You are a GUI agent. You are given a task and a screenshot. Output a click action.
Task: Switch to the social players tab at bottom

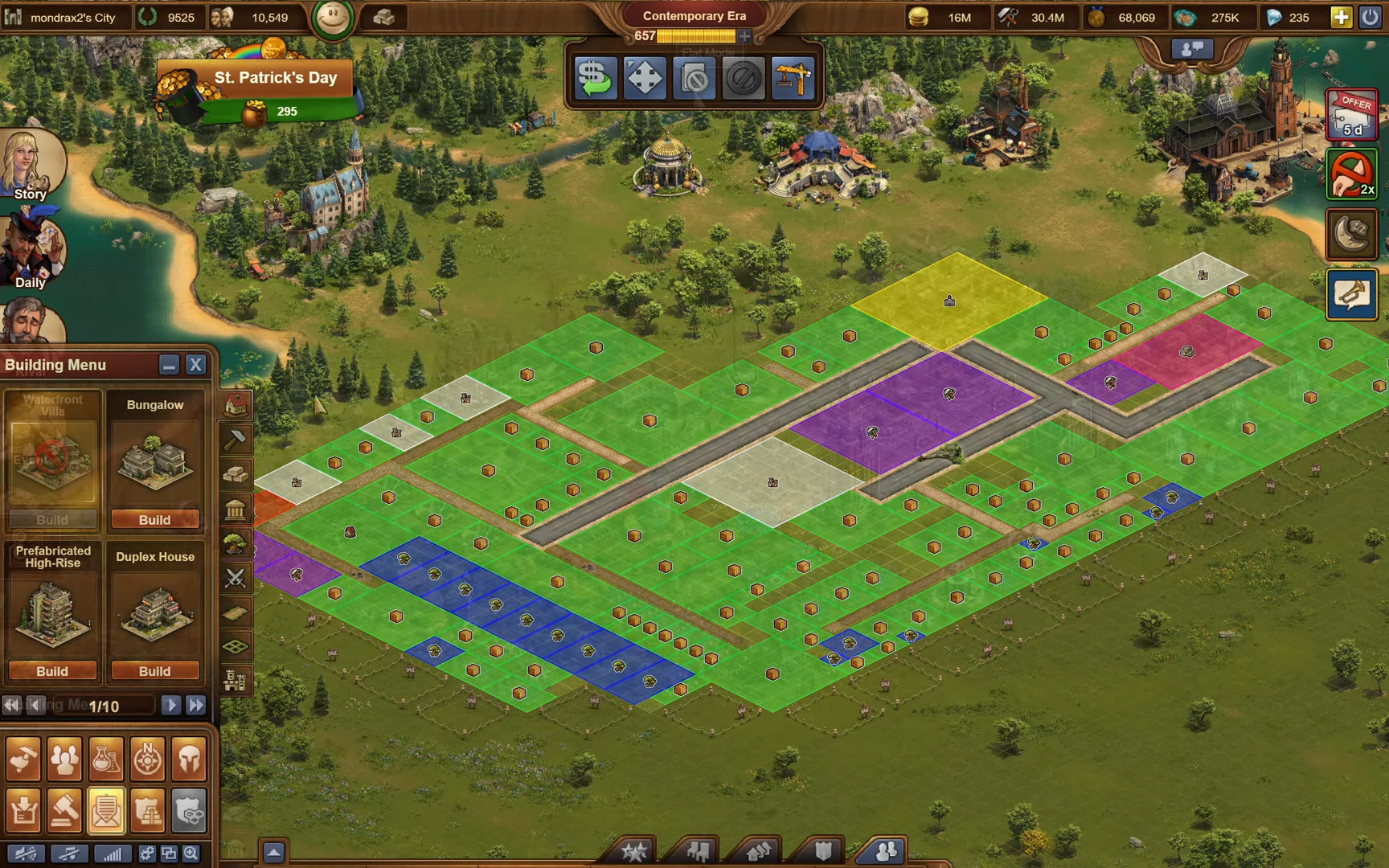[x=887, y=850]
